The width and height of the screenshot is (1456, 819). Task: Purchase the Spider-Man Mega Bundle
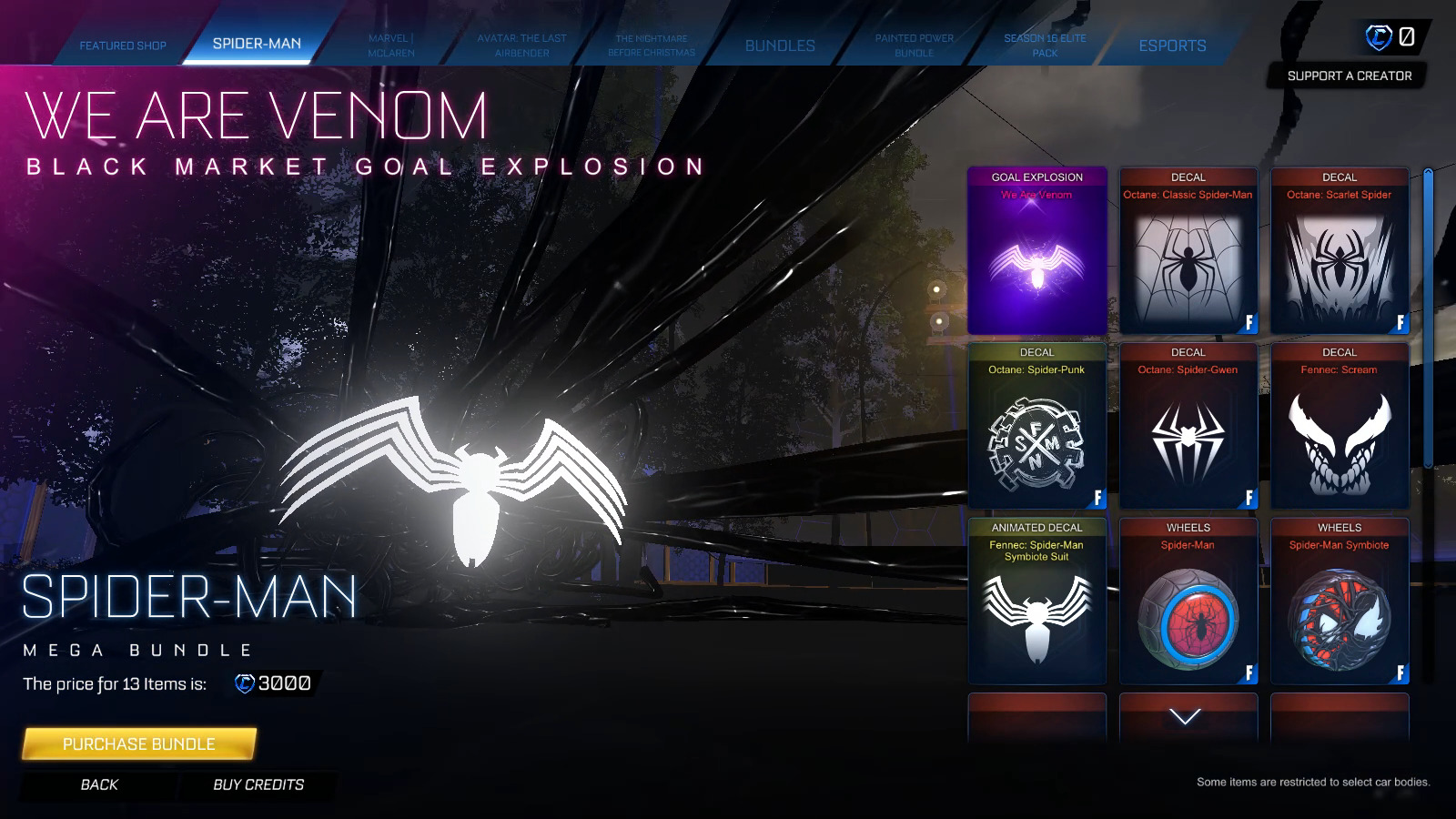(x=138, y=743)
